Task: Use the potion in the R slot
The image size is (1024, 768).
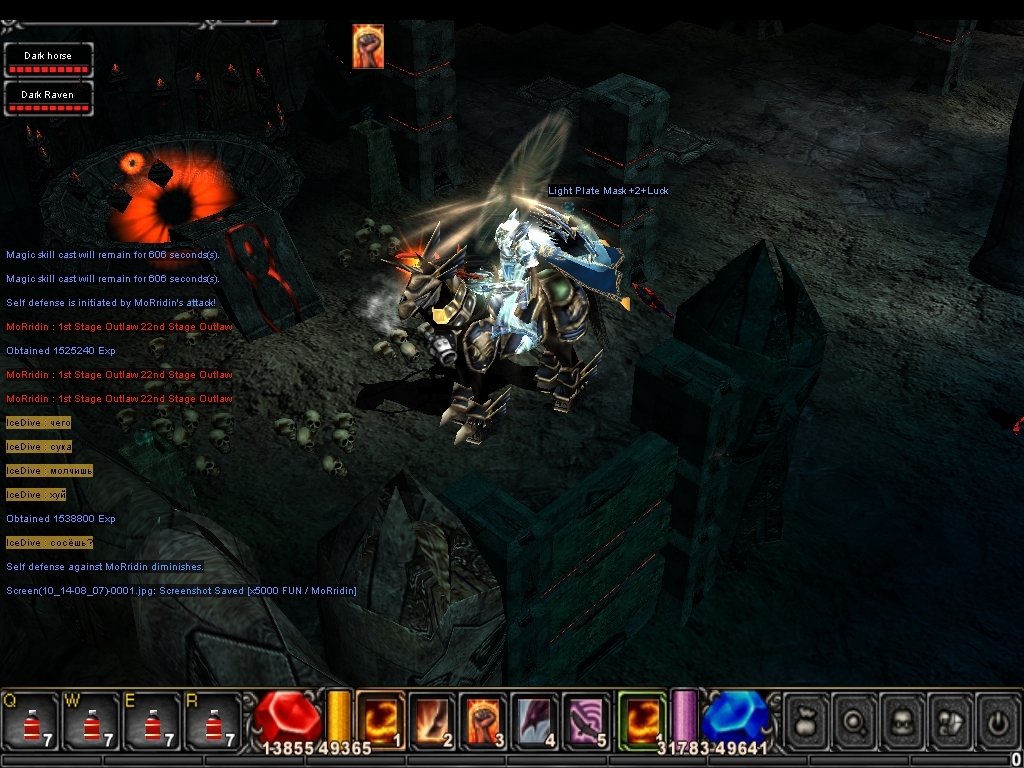Action: [x=213, y=721]
